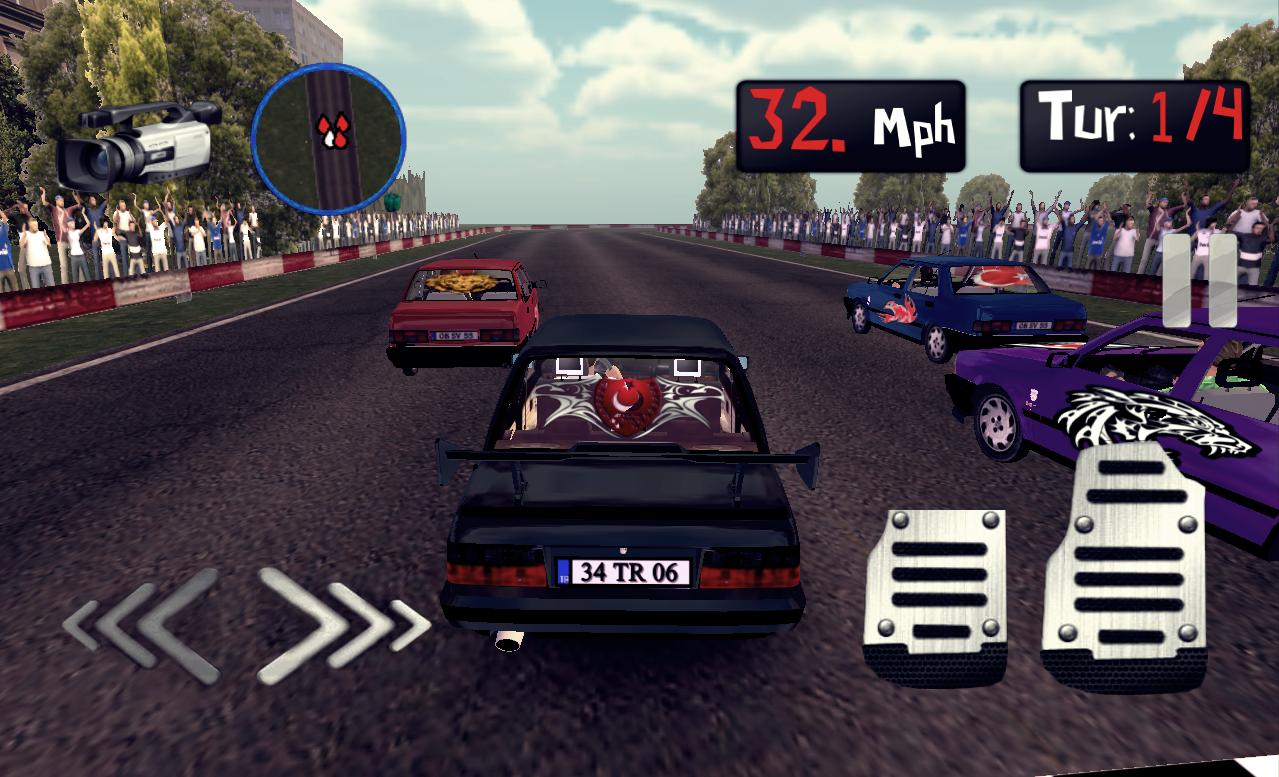Hit the smaller brake pedal
This screenshot has width=1279, height=777.
point(935,596)
